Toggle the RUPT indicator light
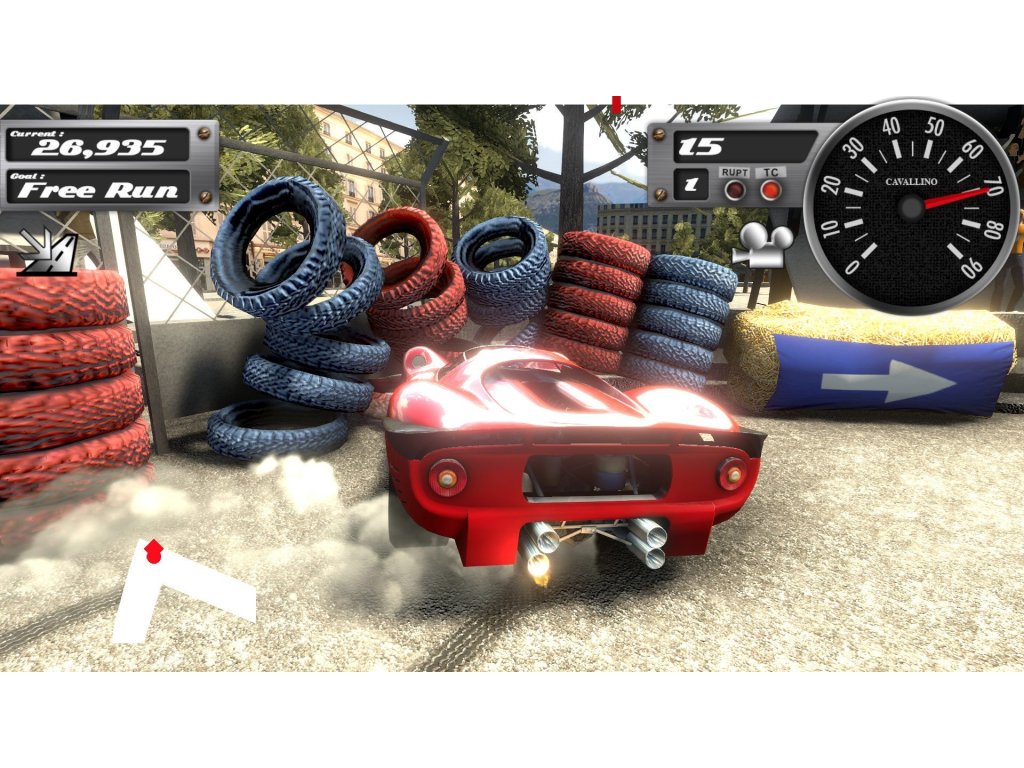Image resolution: width=1024 pixels, height=768 pixels. tap(735, 190)
